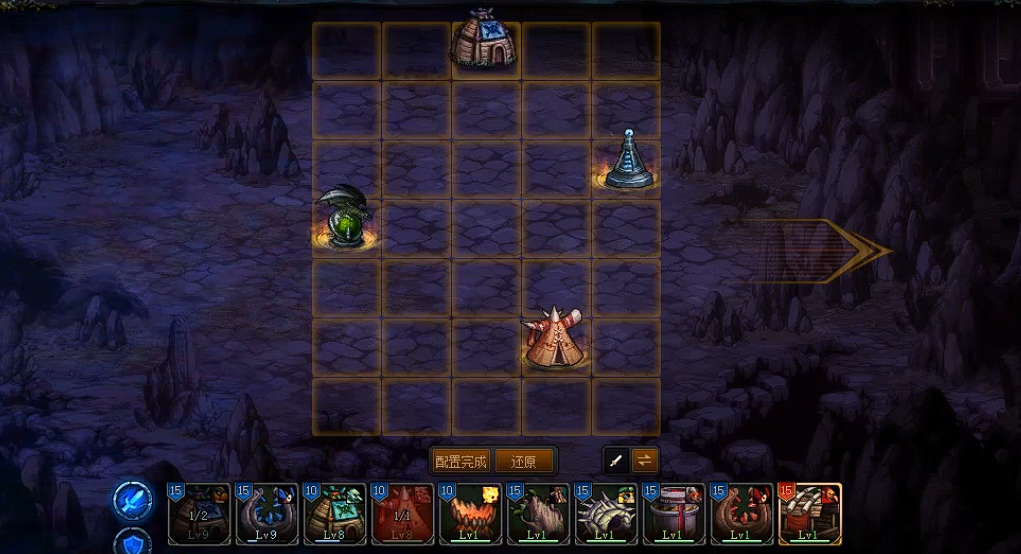Switch to the blue sword attack tab

132,500
